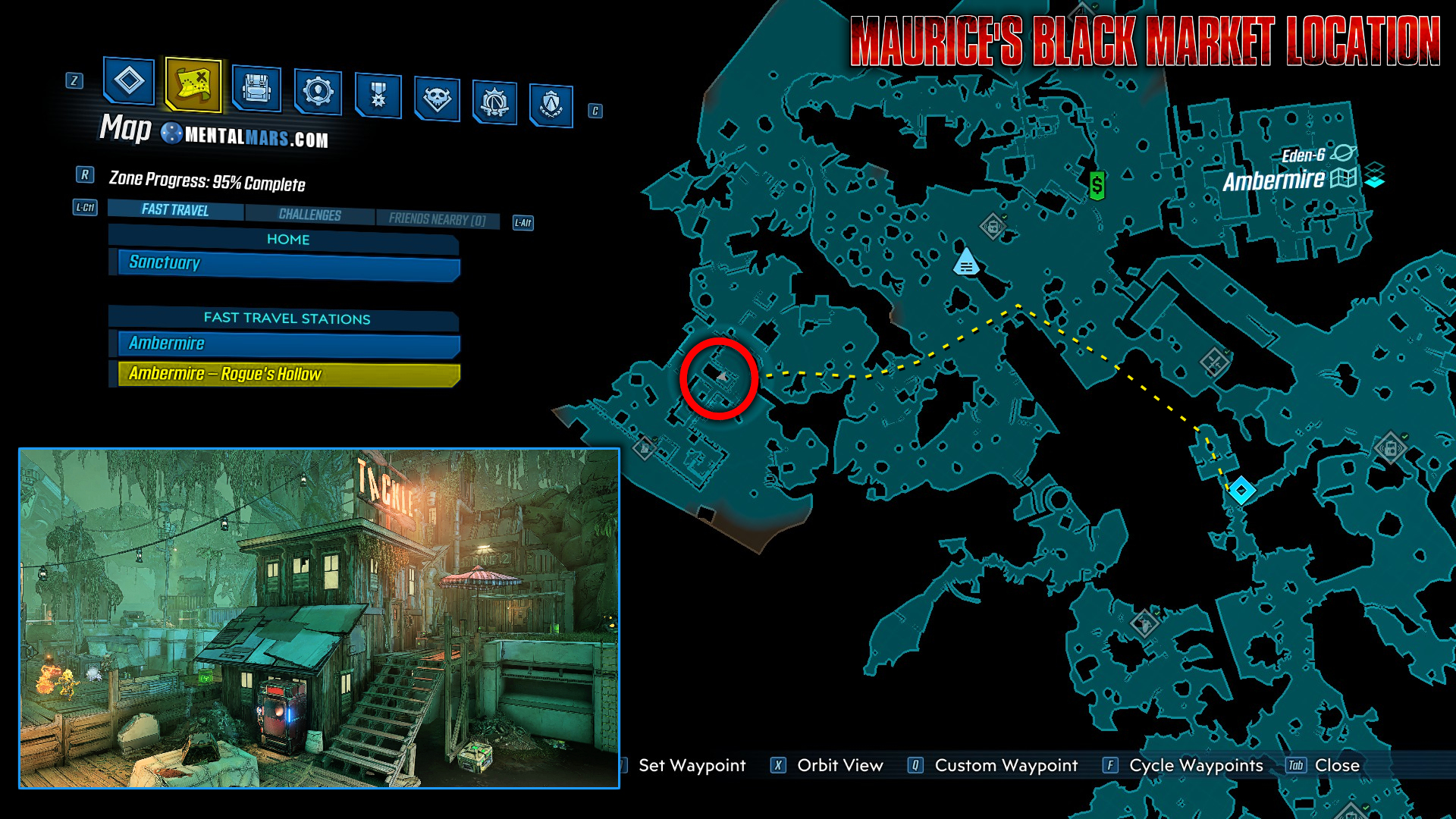
Task: Toggle the Eden-6 planet icon
Action: tap(1342, 152)
